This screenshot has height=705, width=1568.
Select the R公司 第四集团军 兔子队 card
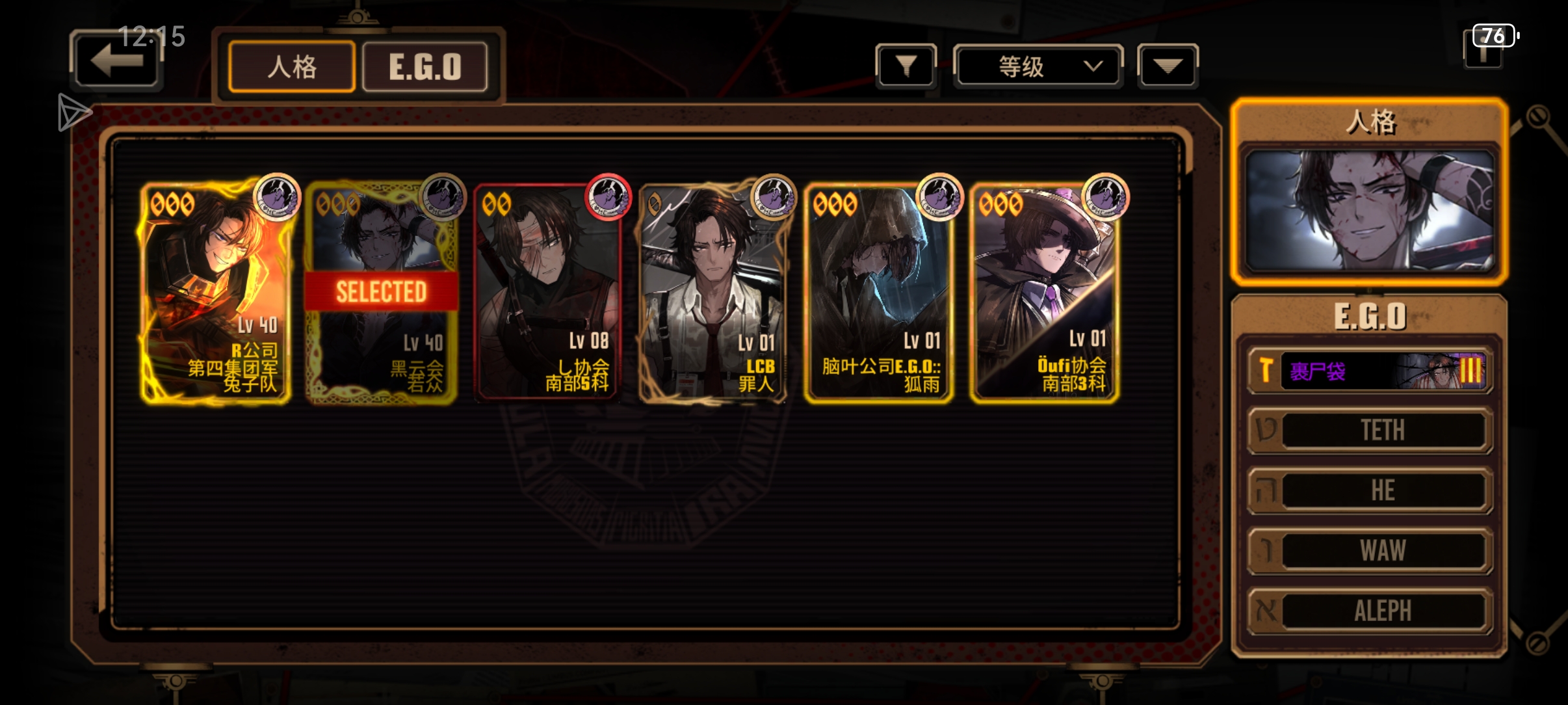point(215,293)
